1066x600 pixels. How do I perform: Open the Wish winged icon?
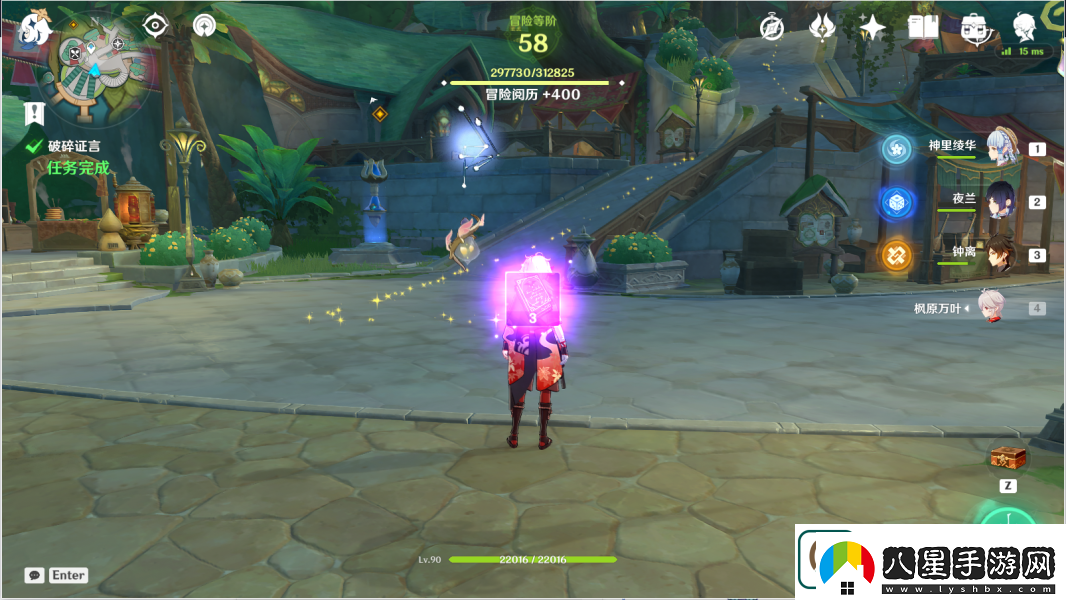pos(822,27)
